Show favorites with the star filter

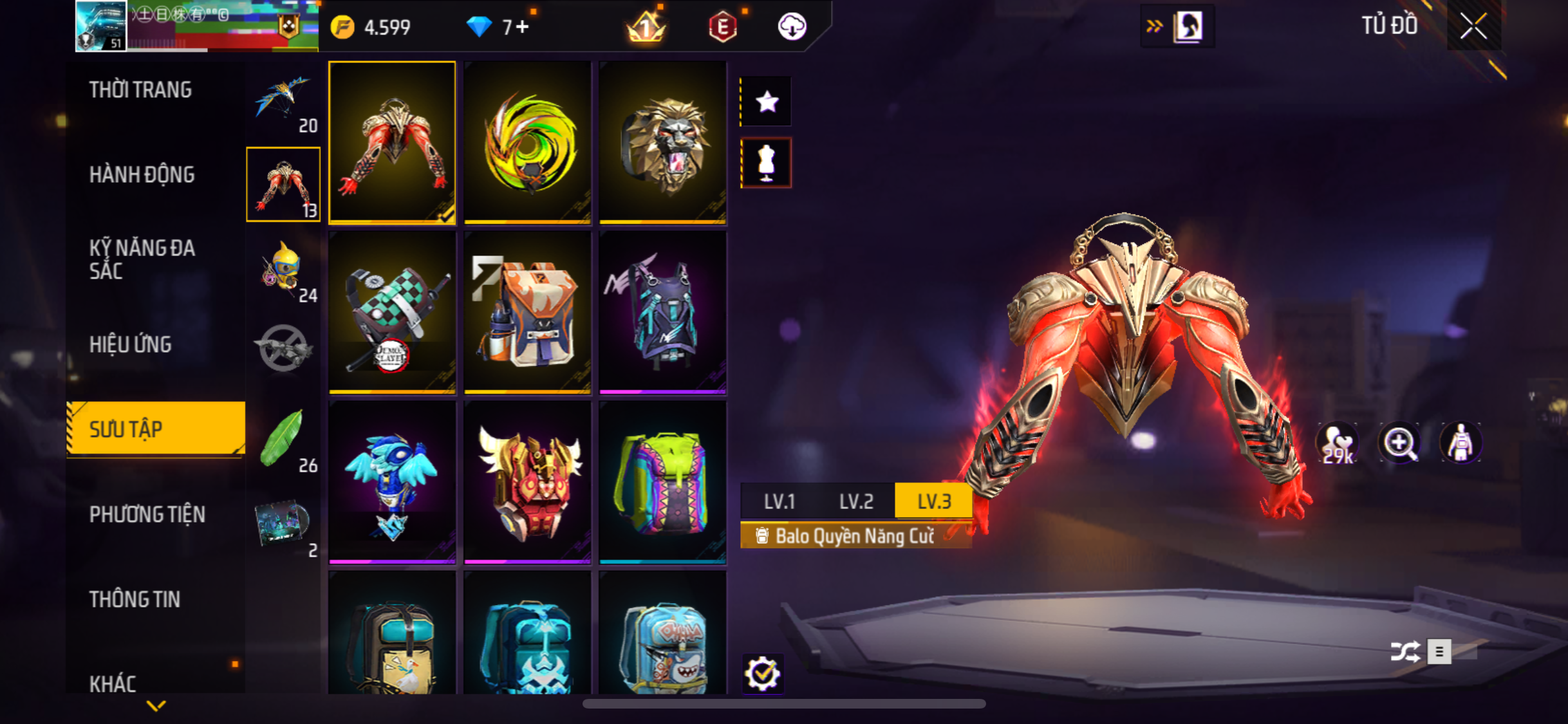(x=767, y=102)
